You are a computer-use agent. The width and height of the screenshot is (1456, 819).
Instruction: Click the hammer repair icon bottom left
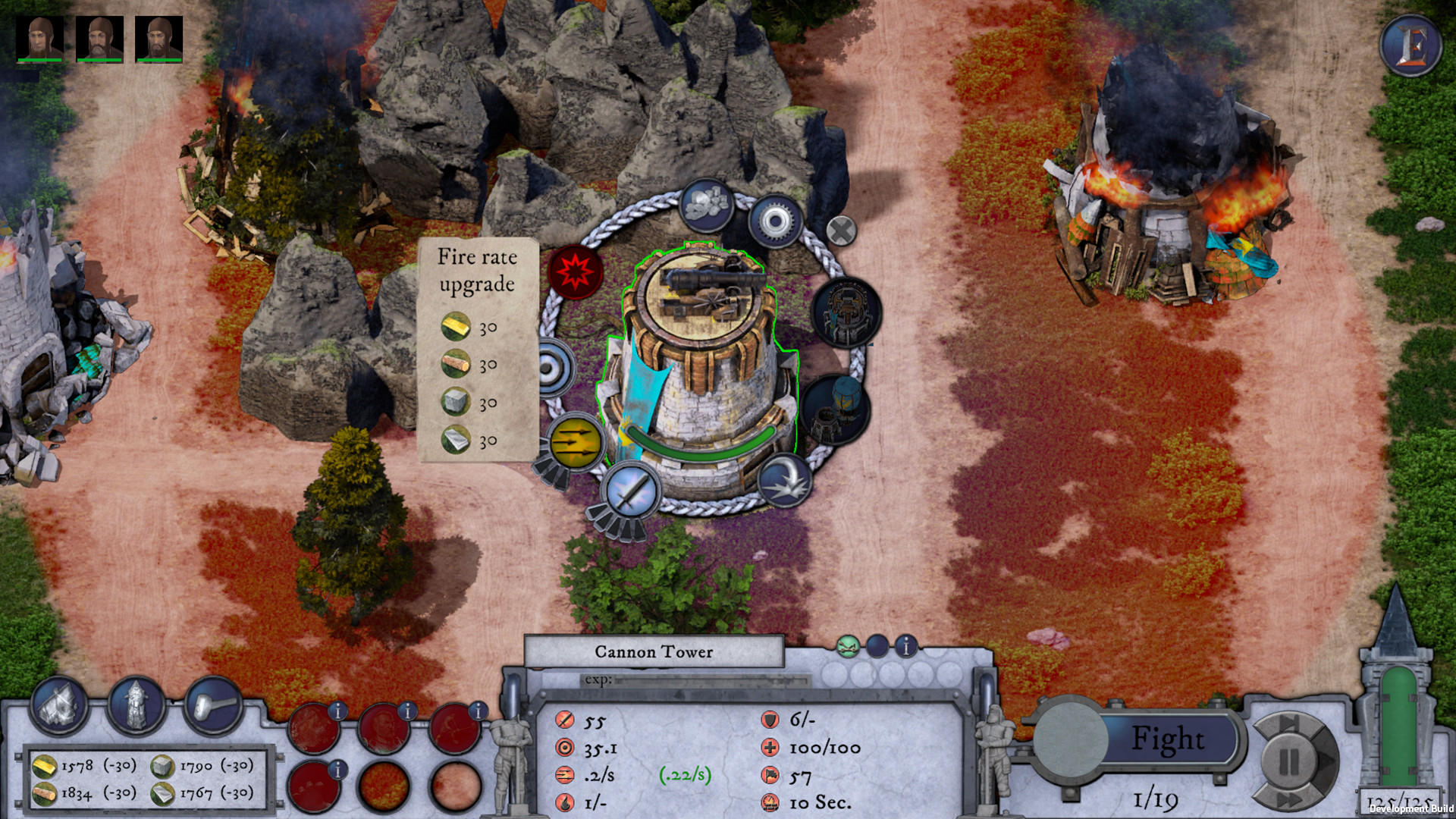pos(215,706)
